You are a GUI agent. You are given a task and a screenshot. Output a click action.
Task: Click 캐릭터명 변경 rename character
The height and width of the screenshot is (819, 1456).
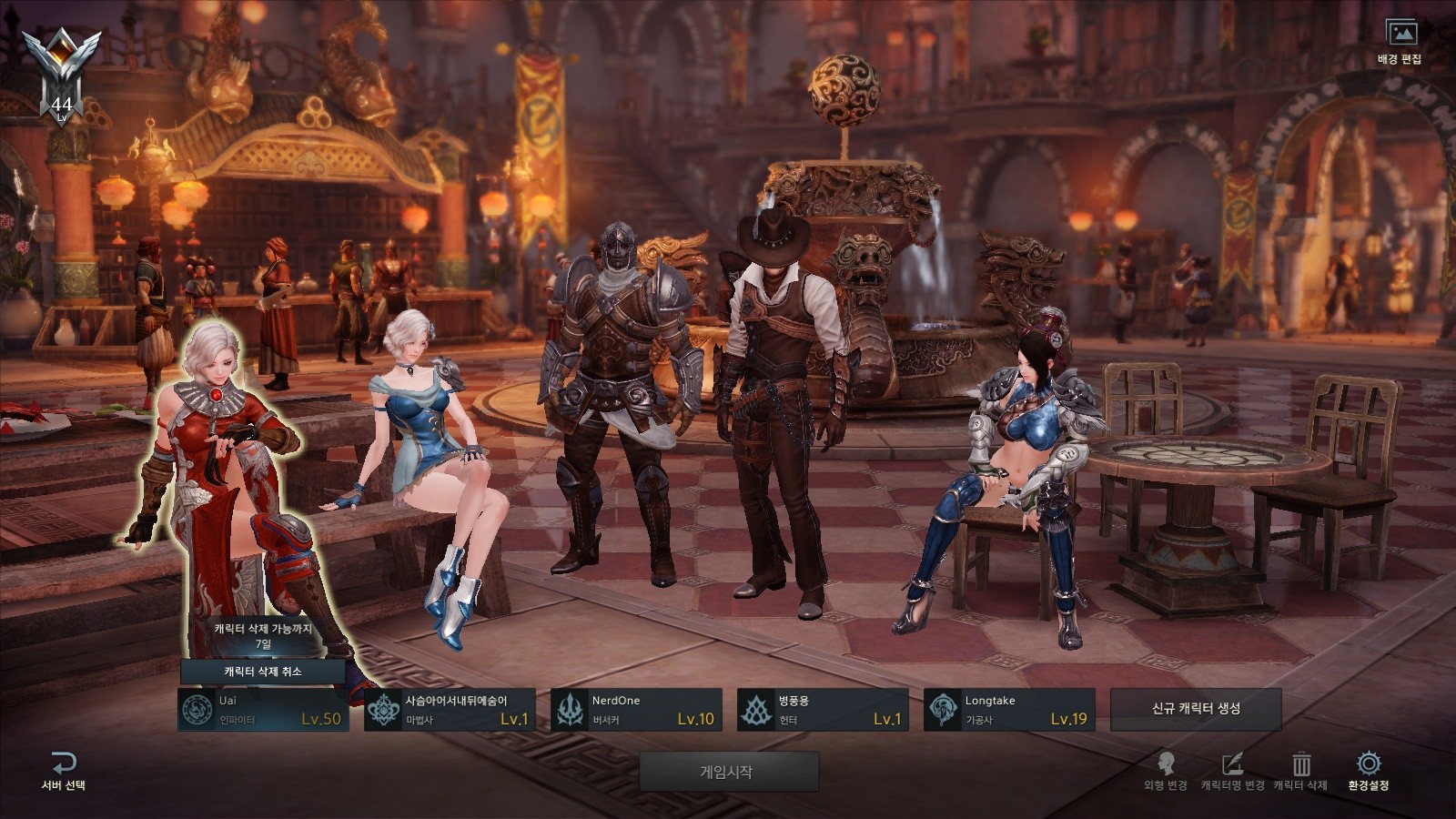pyautogui.click(x=1232, y=770)
